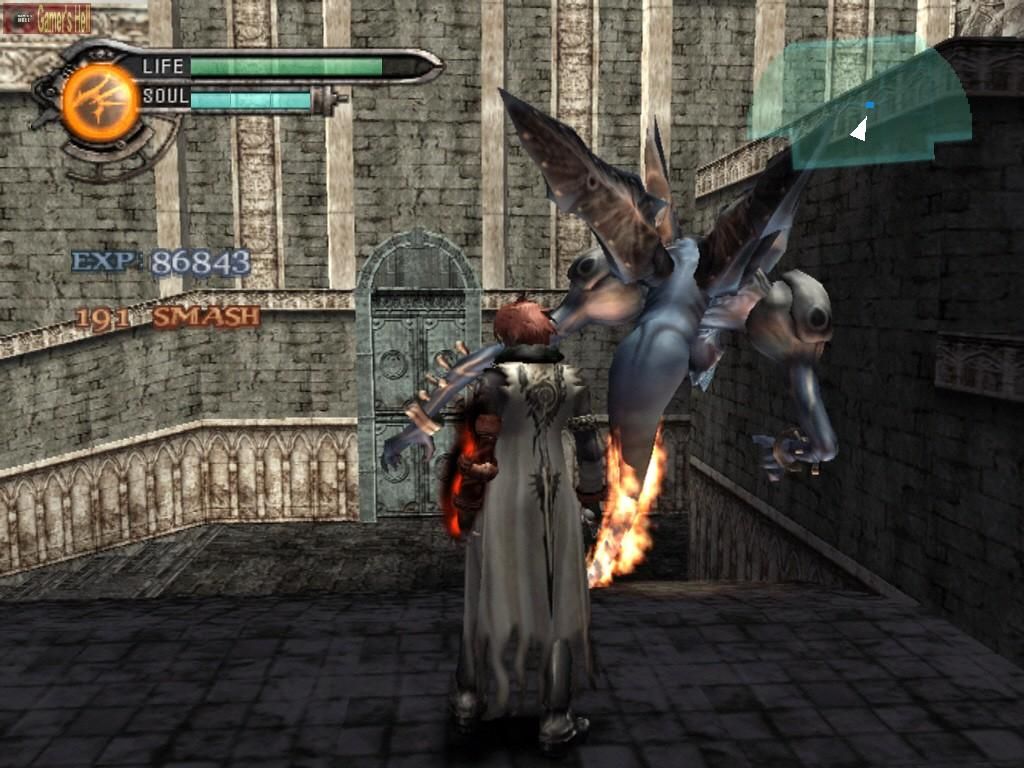Click the orange soul emblem icon

(x=100, y=102)
